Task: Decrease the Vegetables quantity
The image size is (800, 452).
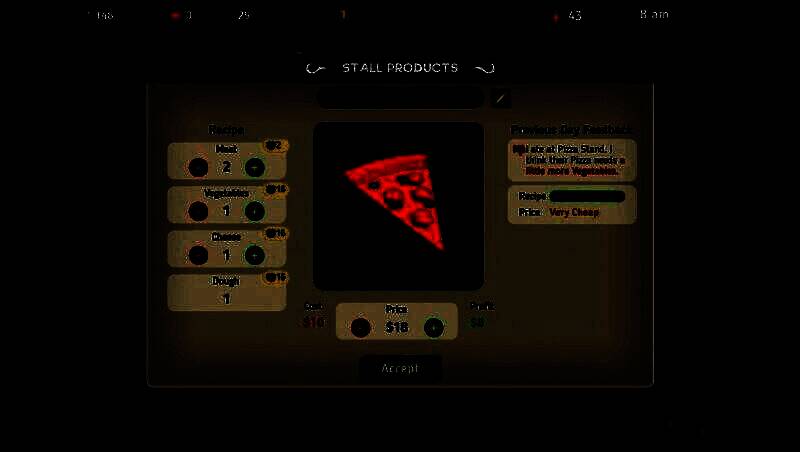Action: point(199,211)
